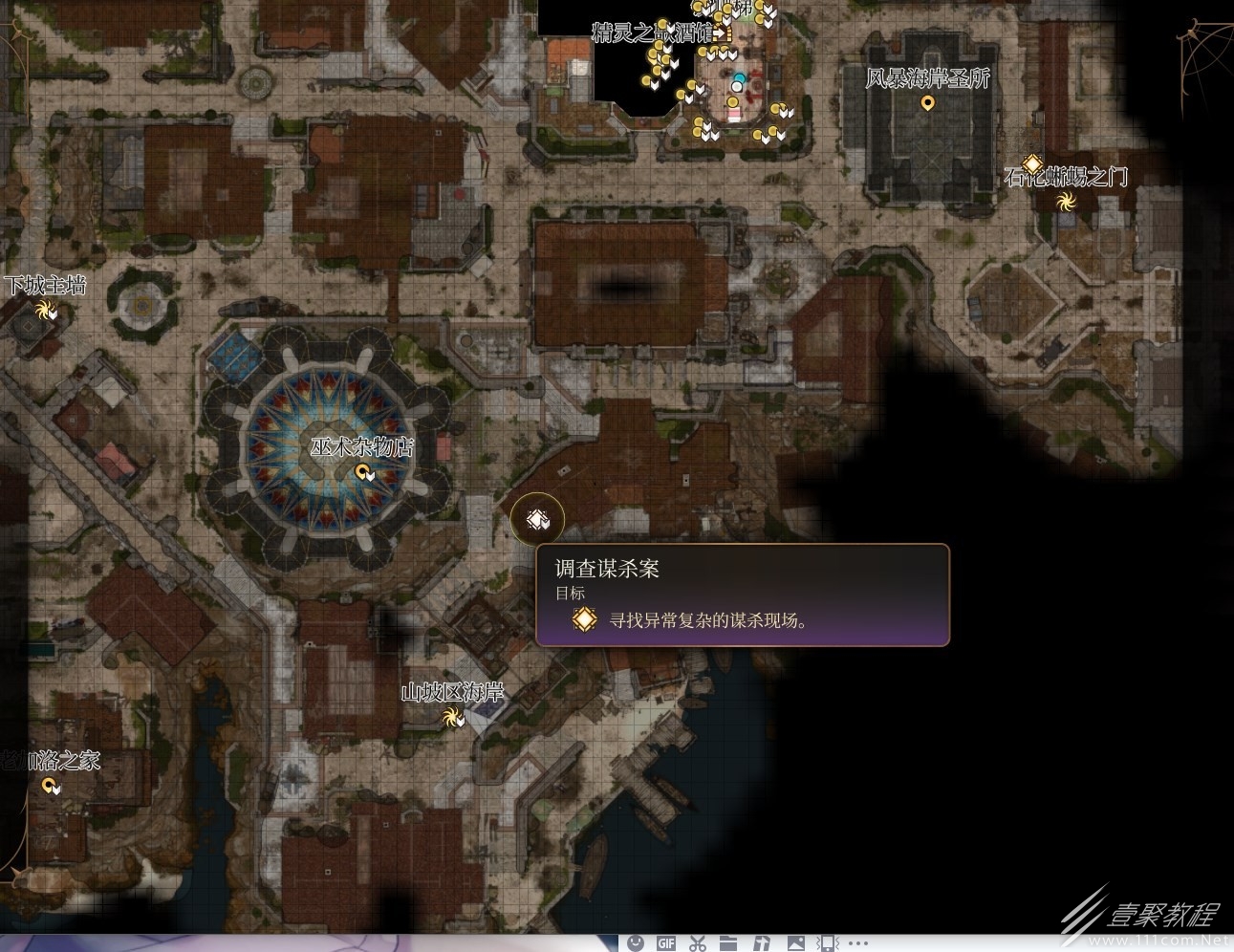
Task: Select the Heapside Strand waypoint
Action: (451, 716)
